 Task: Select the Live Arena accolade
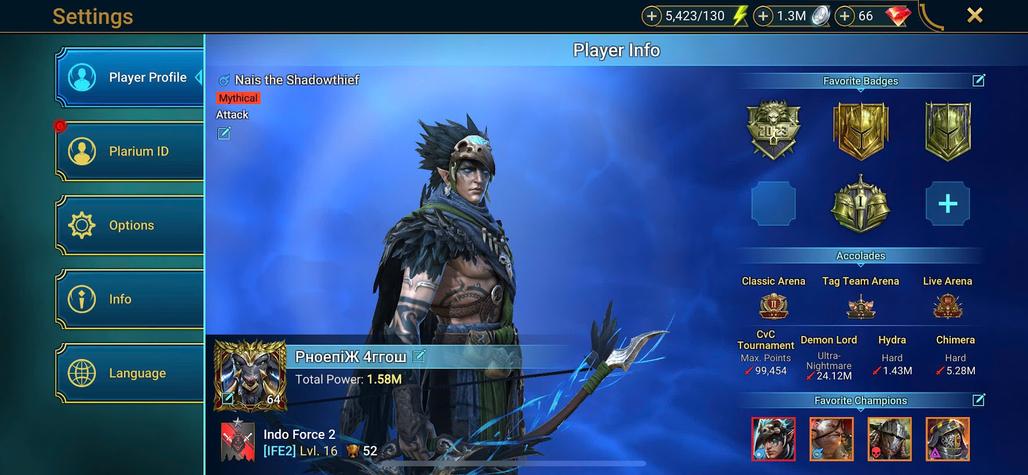click(x=946, y=301)
